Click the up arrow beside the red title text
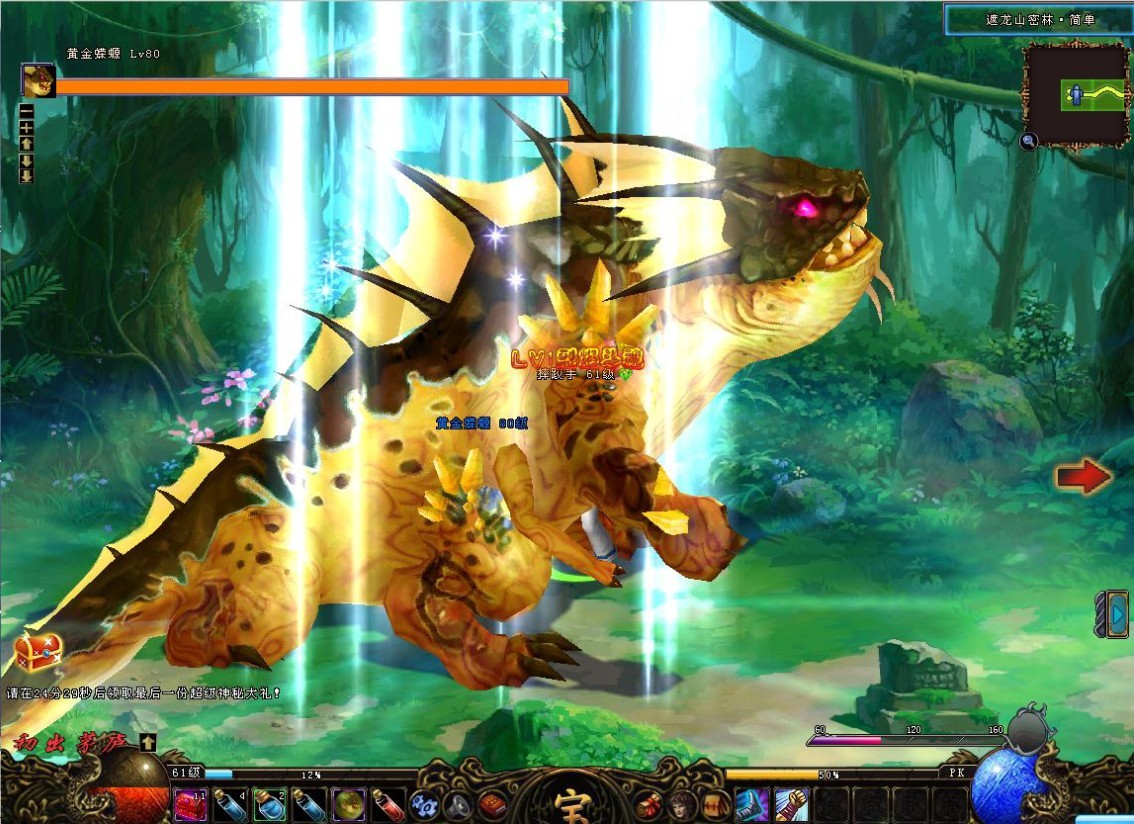1134x824 pixels. coord(148,742)
